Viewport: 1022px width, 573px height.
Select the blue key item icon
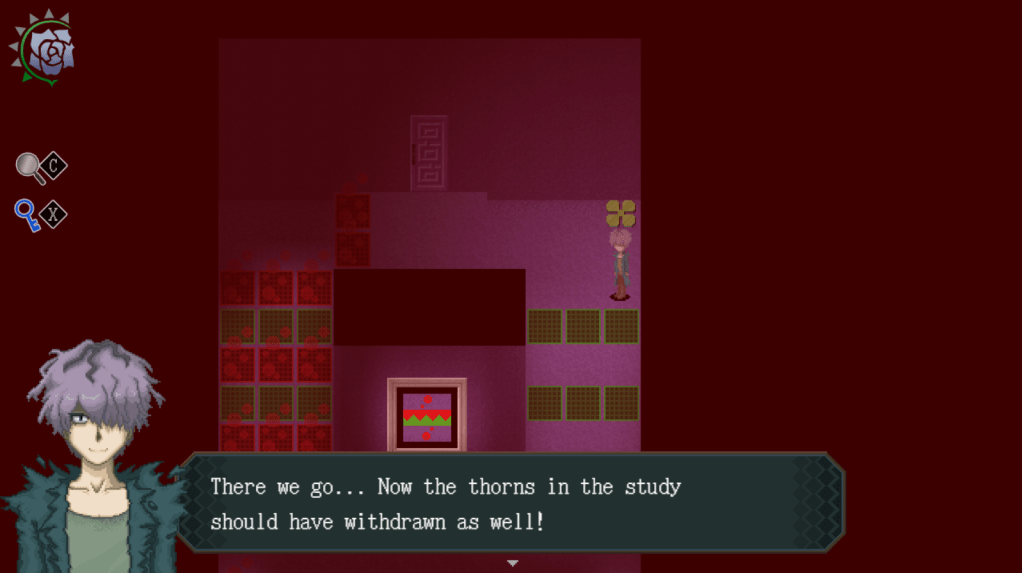tap(27, 214)
